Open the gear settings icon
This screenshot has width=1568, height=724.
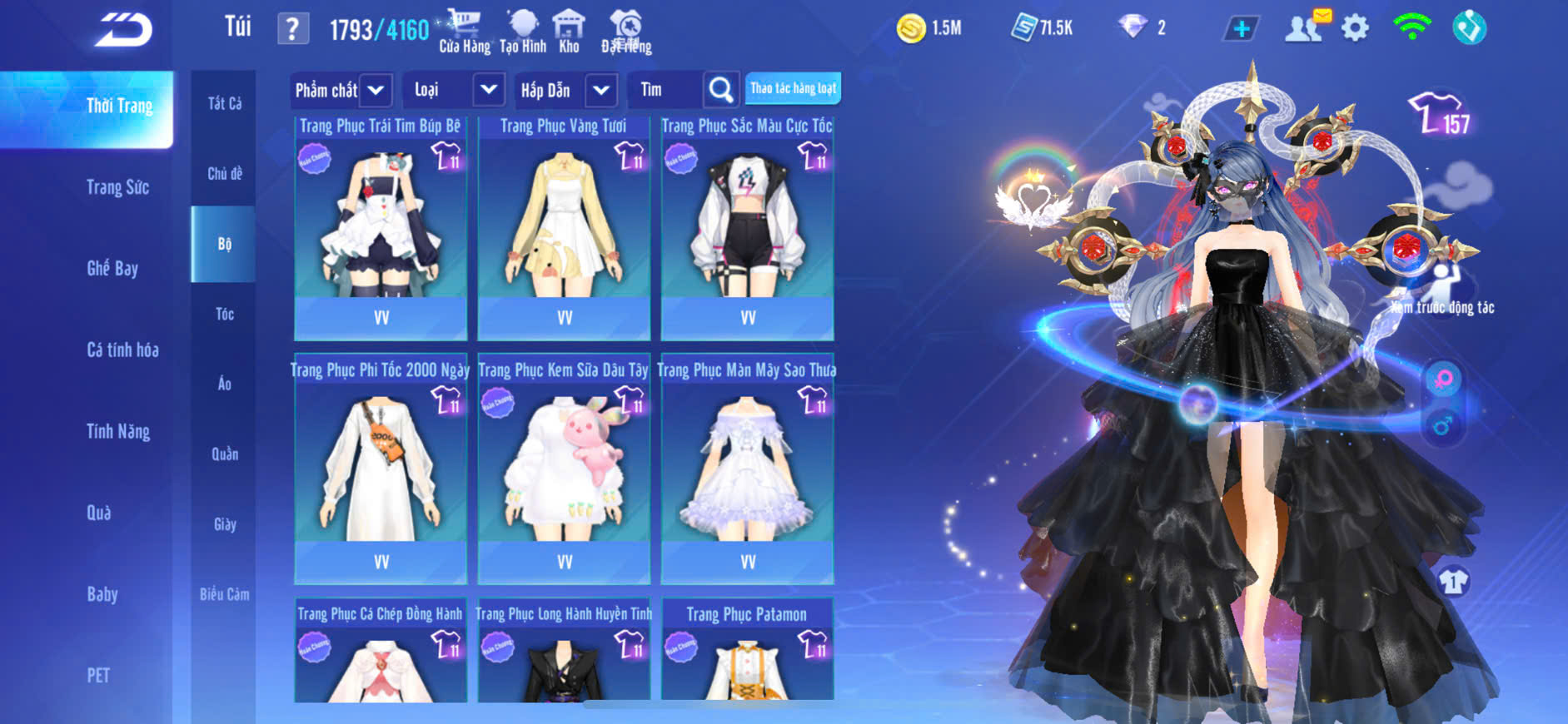click(1355, 28)
